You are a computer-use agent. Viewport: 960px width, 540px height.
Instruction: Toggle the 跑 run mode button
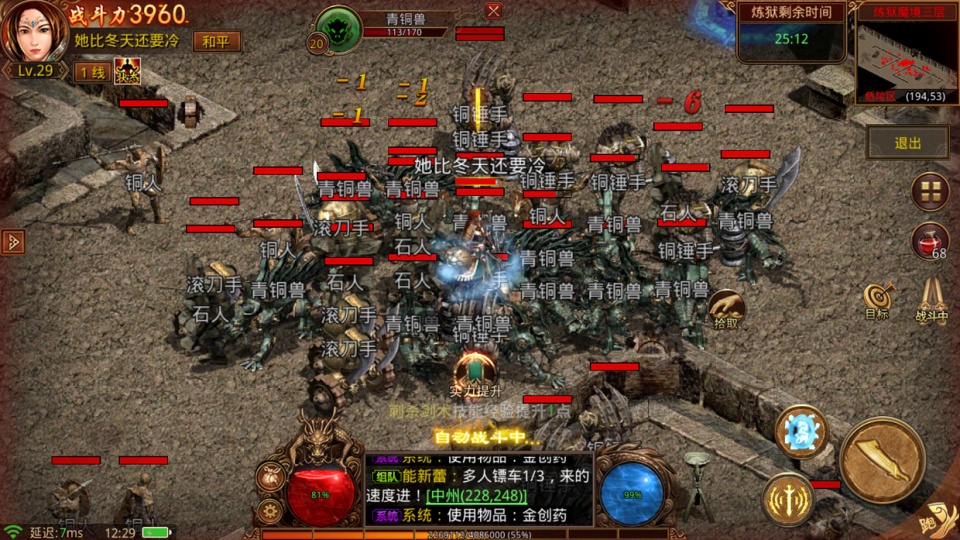(936, 519)
